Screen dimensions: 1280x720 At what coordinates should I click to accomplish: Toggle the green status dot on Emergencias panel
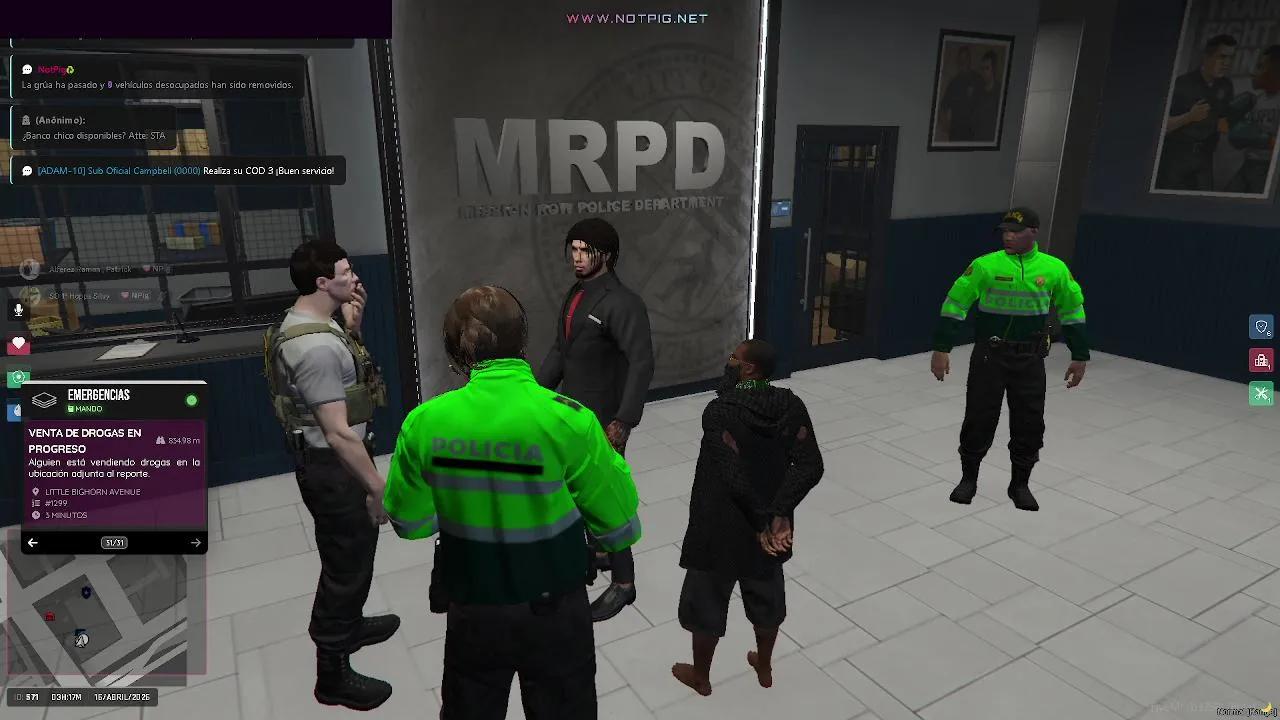190,398
